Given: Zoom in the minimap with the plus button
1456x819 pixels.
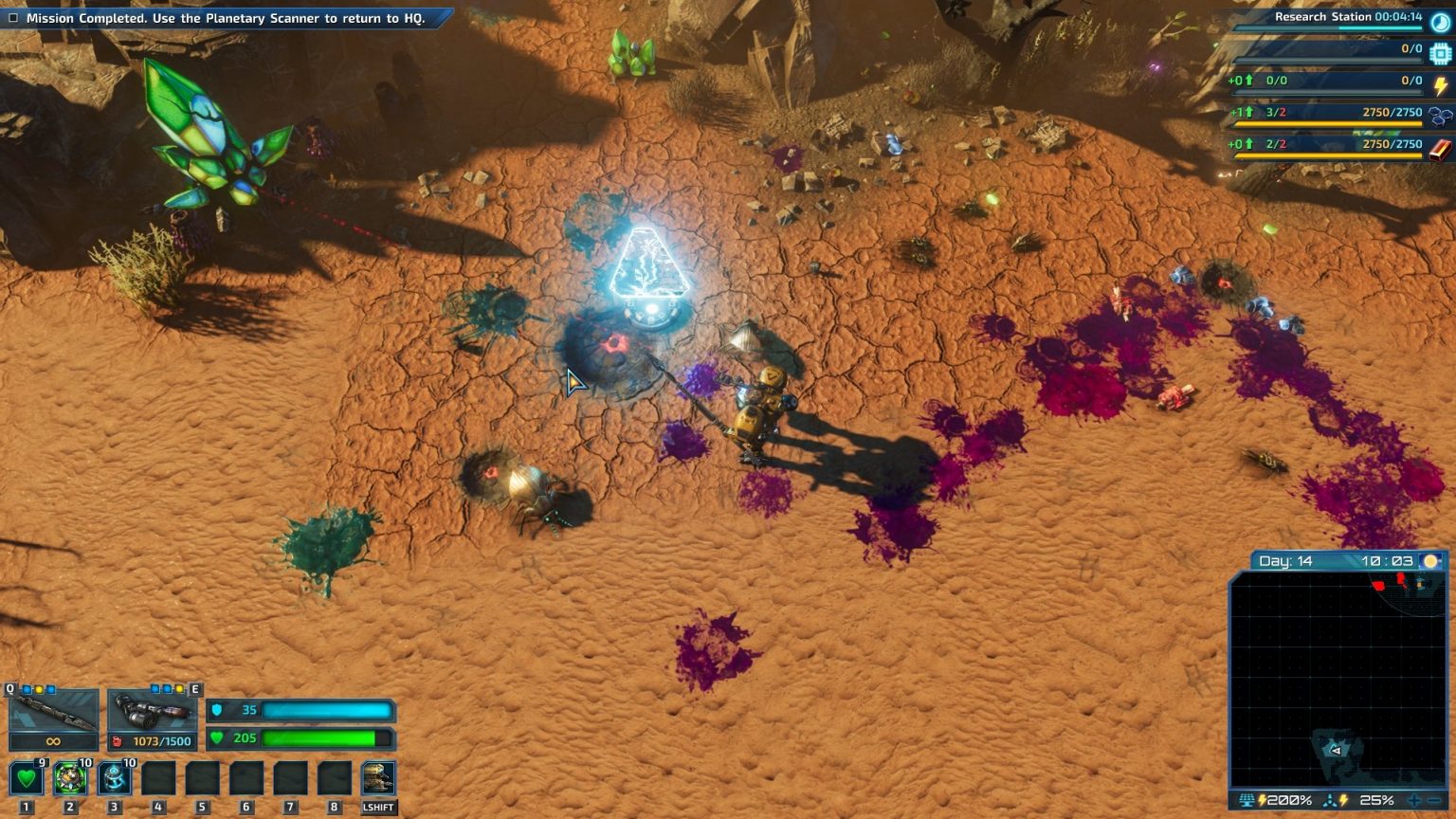Looking at the screenshot, I should point(1413,801).
